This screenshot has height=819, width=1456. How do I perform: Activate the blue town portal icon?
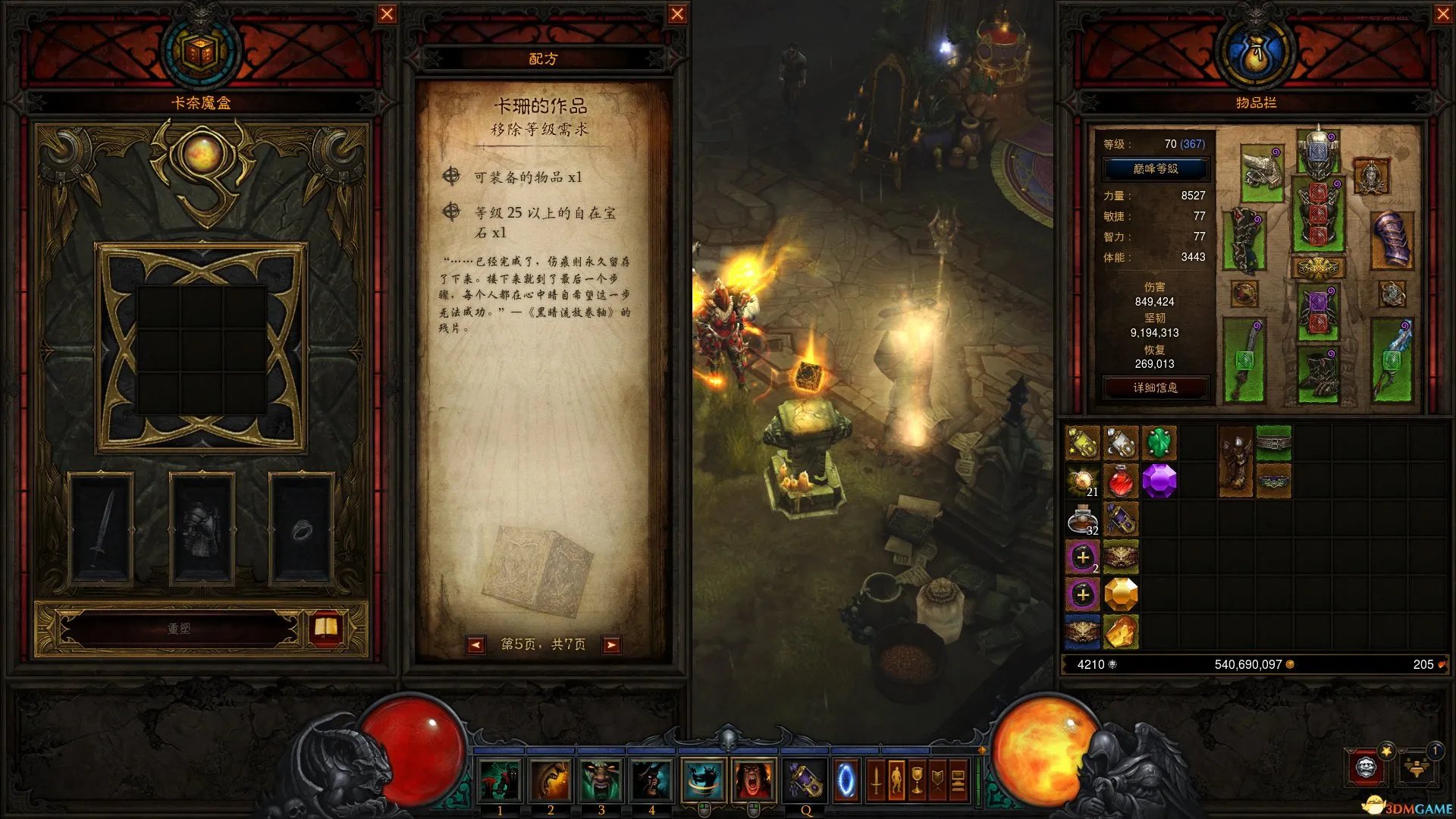(x=846, y=780)
